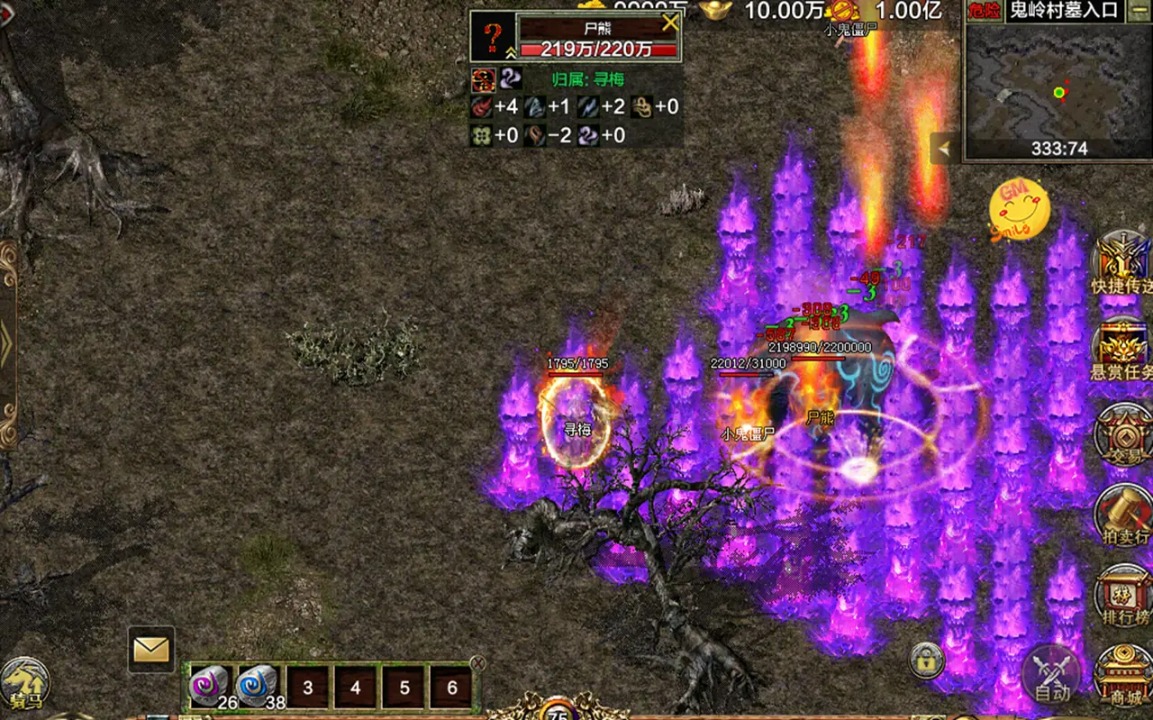The height and width of the screenshot is (720, 1153).
Task: Toggle 自动 auto-combat mode
Action: tap(1052, 673)
